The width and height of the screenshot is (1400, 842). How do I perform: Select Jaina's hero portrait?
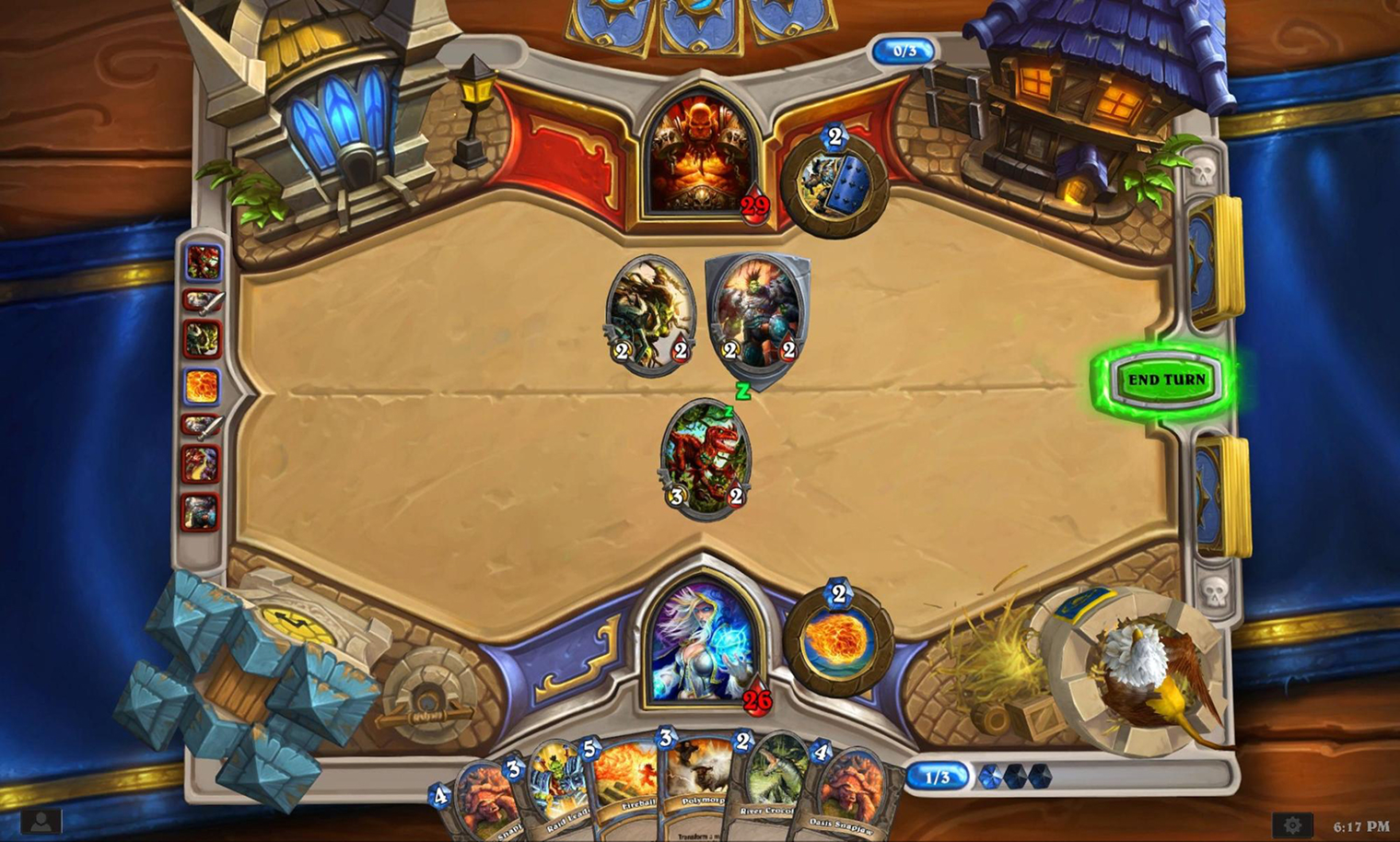tap(702, 645)
